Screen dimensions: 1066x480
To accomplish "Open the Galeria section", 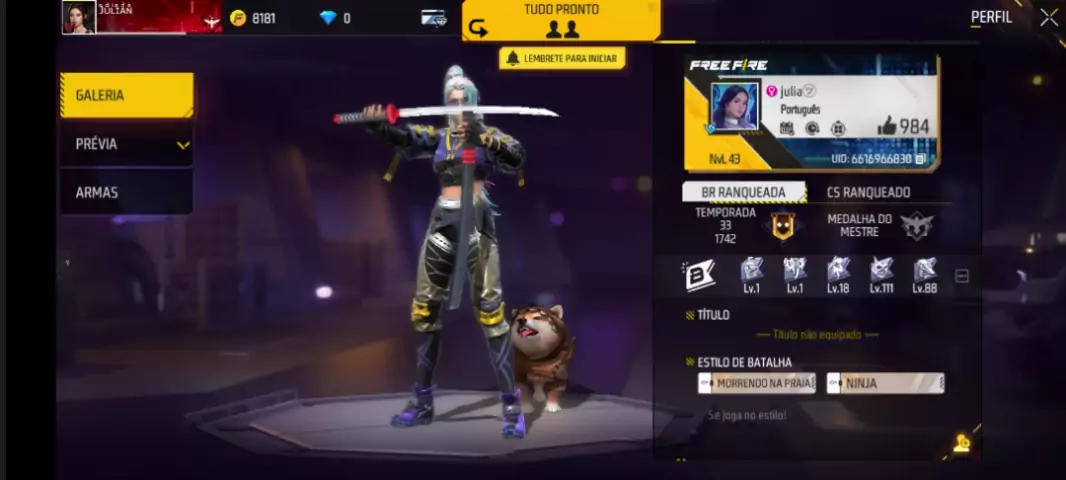I will point(126,96).
